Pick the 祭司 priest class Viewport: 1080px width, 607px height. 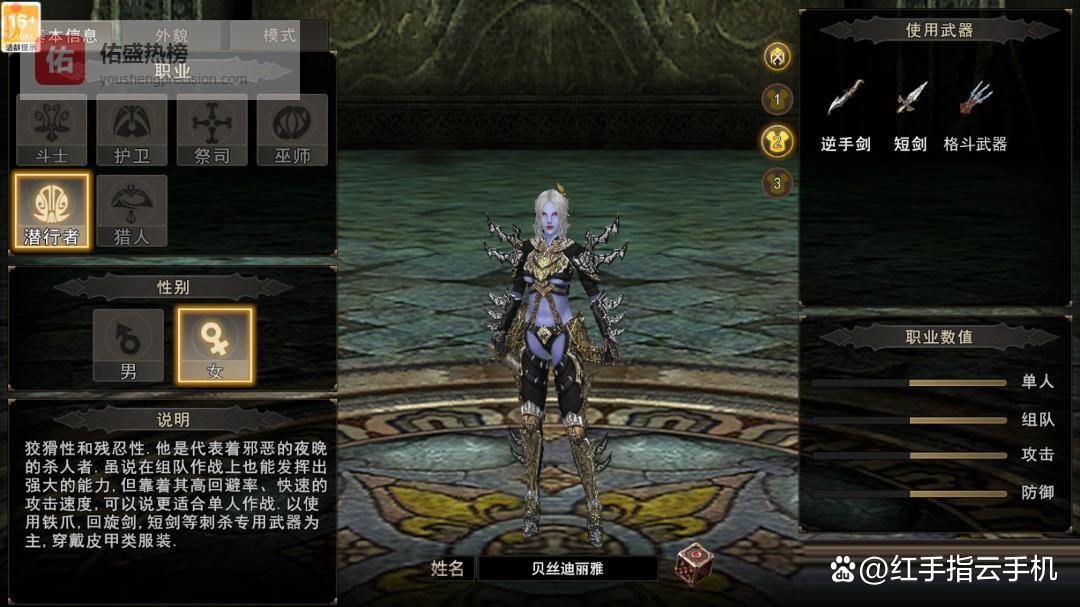point(212,130)
